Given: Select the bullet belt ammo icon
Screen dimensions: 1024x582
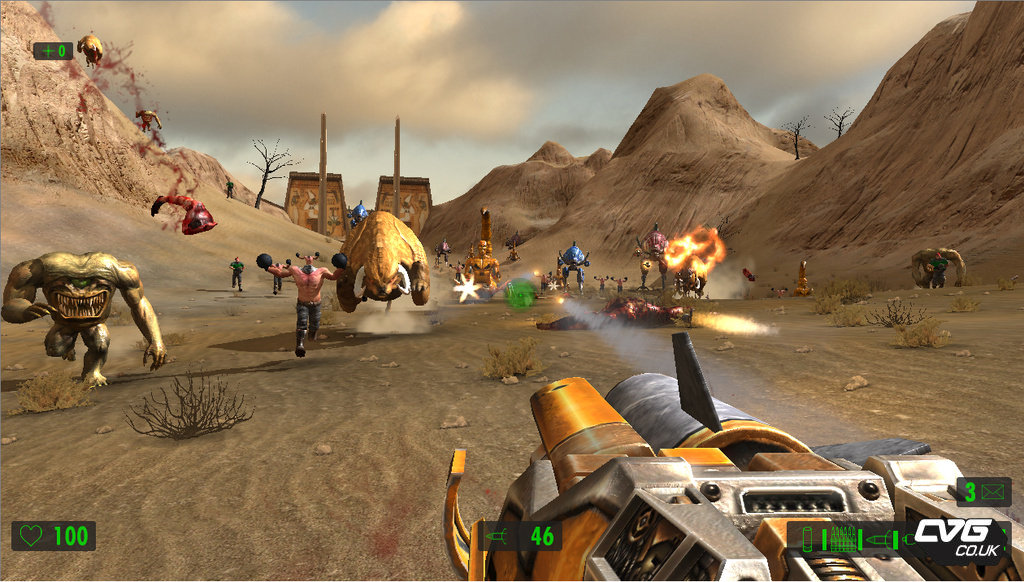Looking at the screenshot, I should [x=843, y=539].
